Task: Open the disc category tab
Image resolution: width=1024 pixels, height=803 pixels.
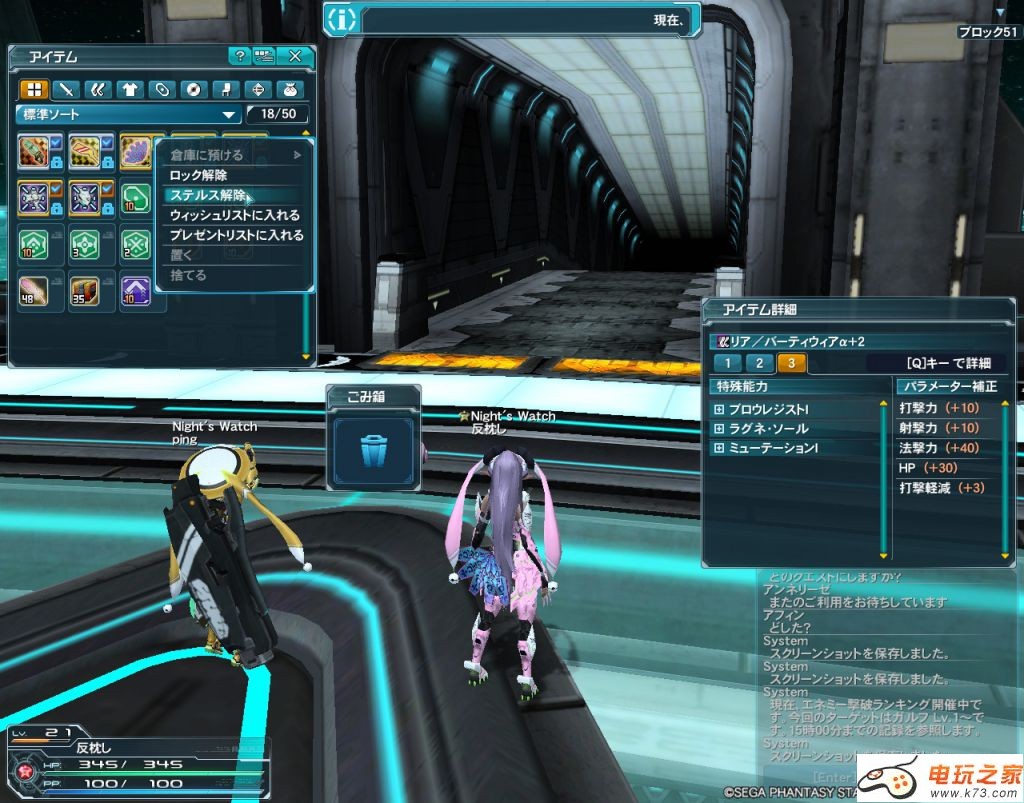Action: tap(193, 89)
